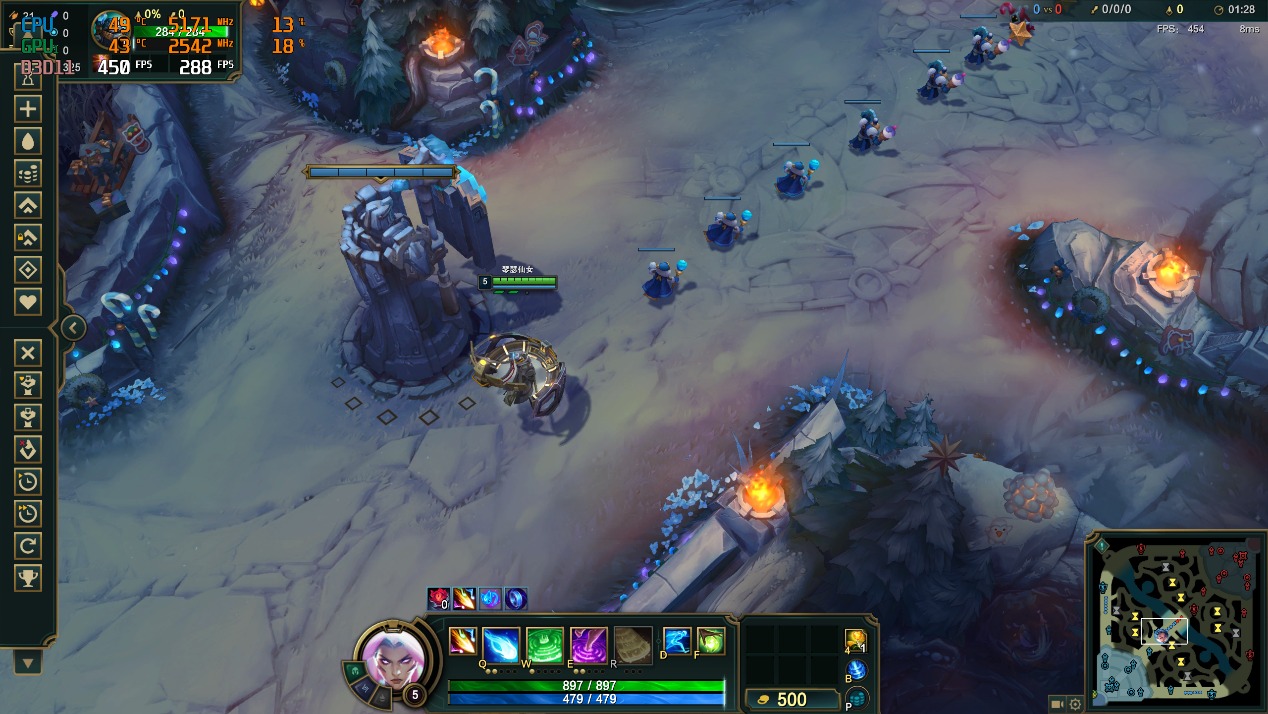Toggle the camera button next to the minimap

pos(1056,704)
